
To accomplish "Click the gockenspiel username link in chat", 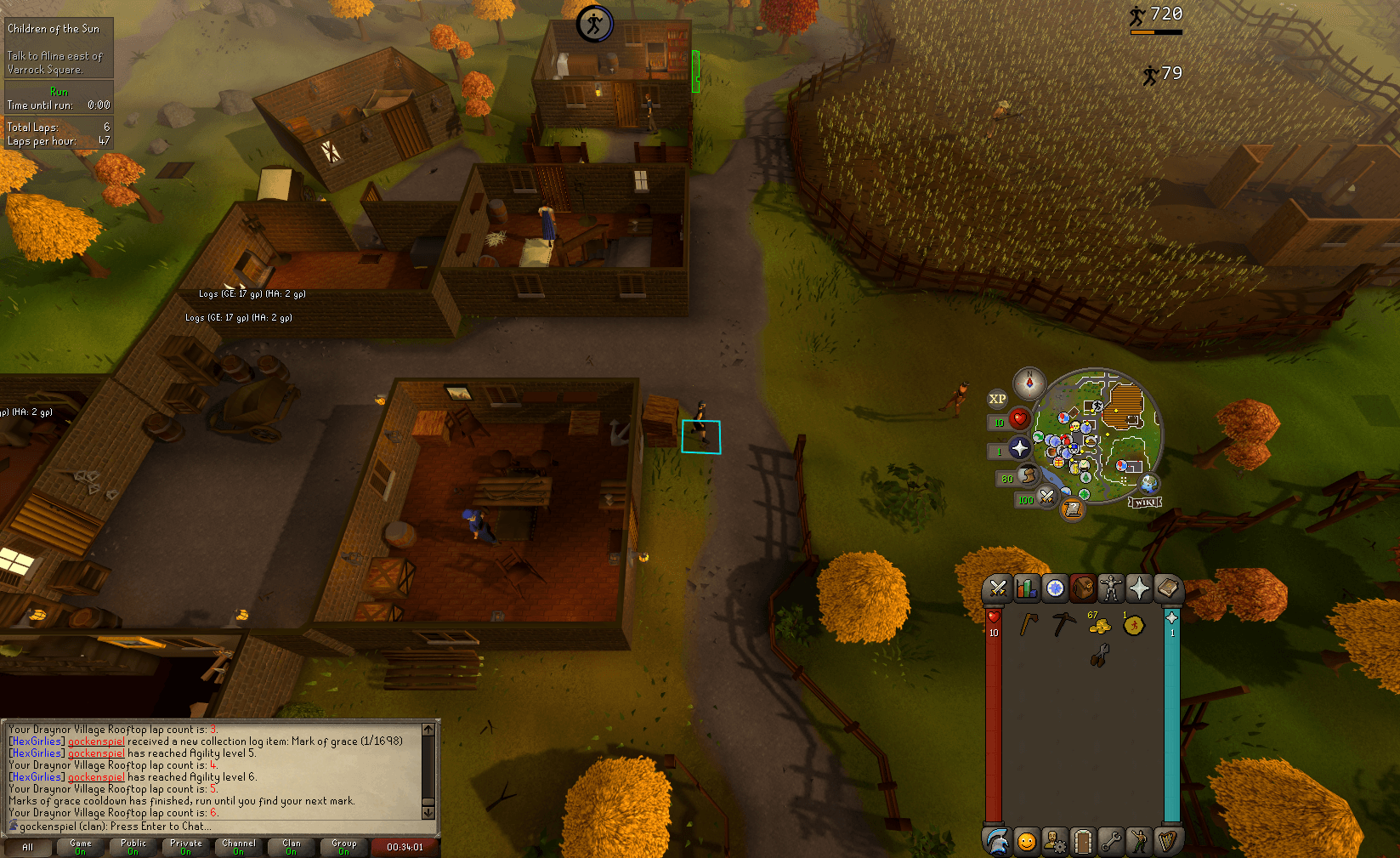I will 96,741.
